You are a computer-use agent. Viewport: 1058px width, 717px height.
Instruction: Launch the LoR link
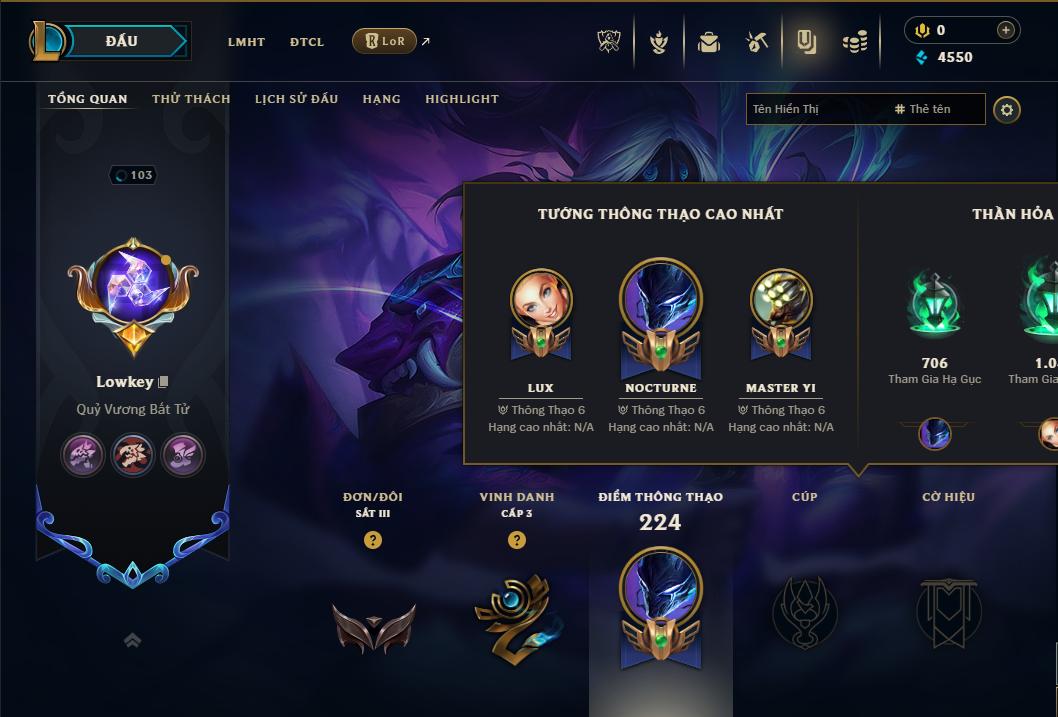[385, 41]
